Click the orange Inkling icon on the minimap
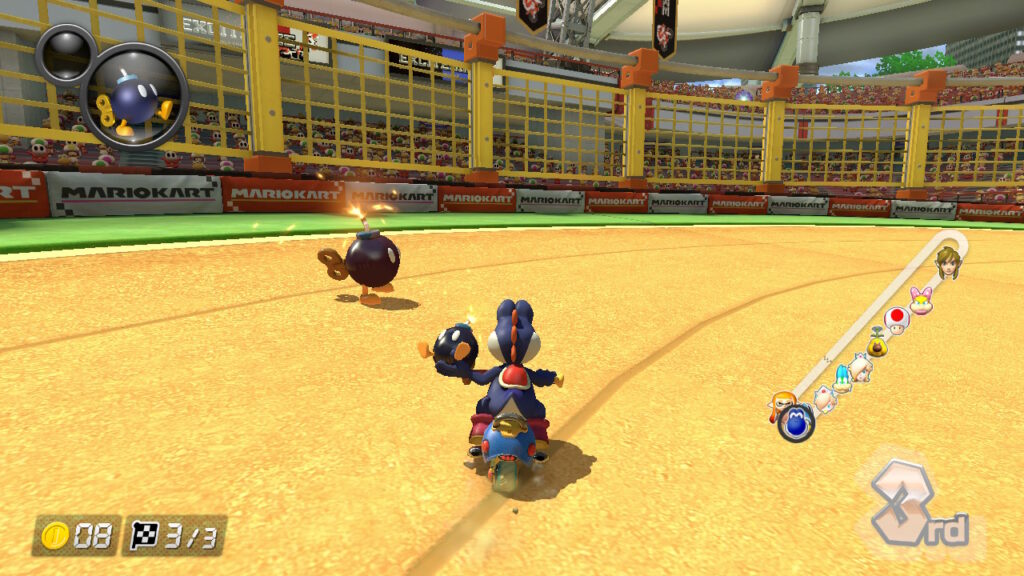Image resolution: width=1024 pixels, height=576 pixels. pos(781,406)
